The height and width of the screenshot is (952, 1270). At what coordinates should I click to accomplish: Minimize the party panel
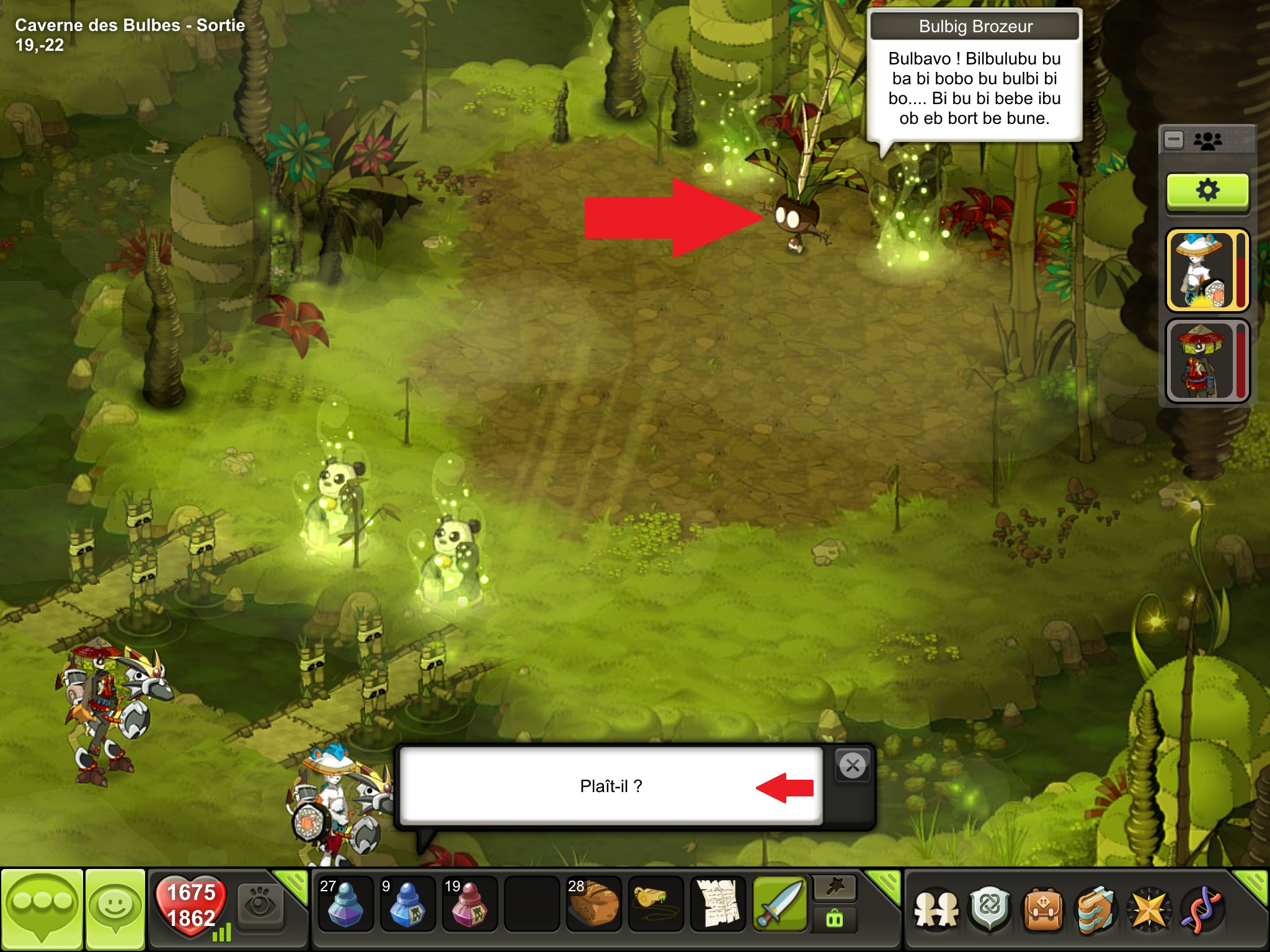[x=1174, y=140]
